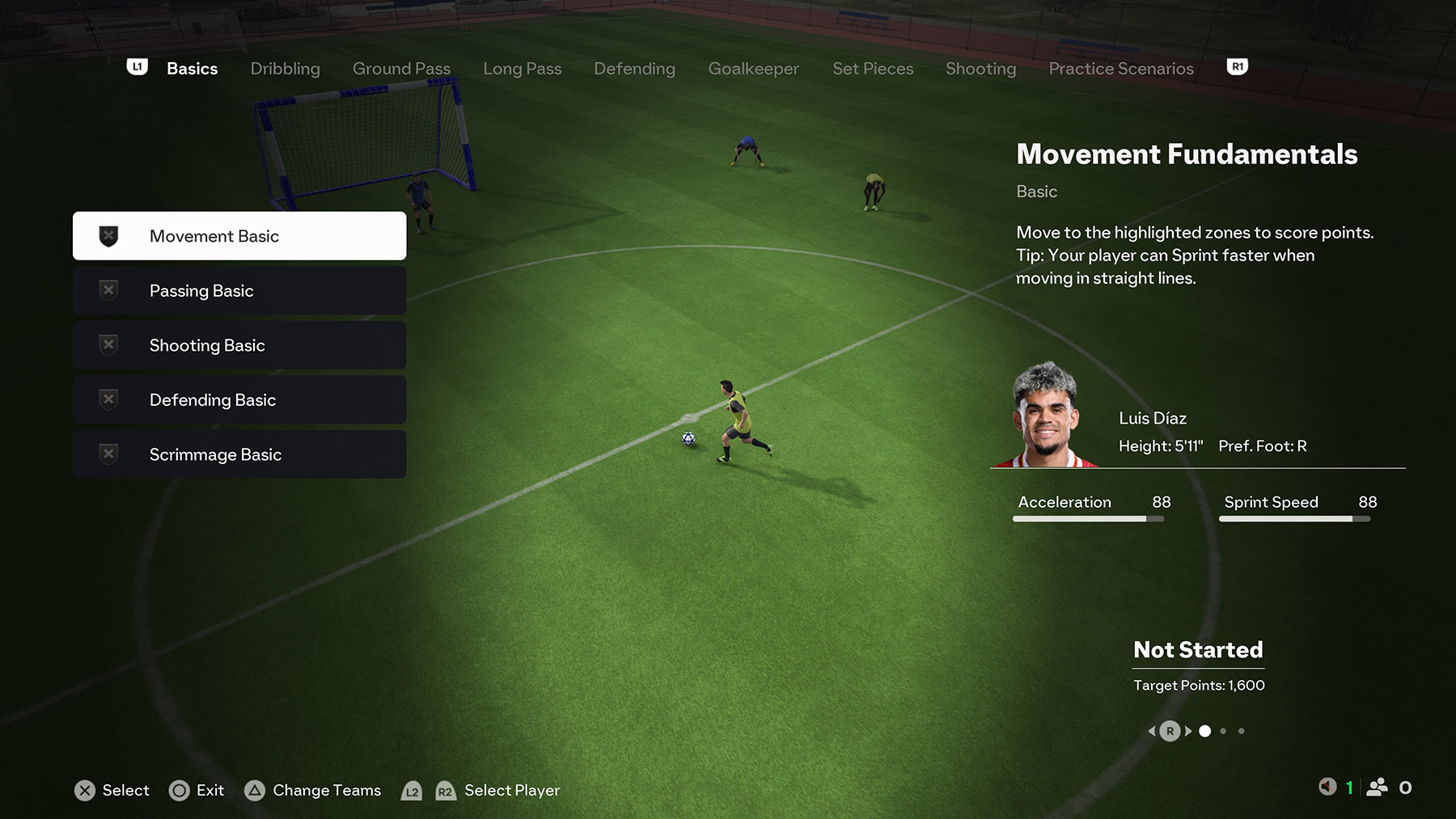The width and height of the screenshot is (1456, 819).
Task: Select the first page indicator dot
Action: tap(1204, 731)
